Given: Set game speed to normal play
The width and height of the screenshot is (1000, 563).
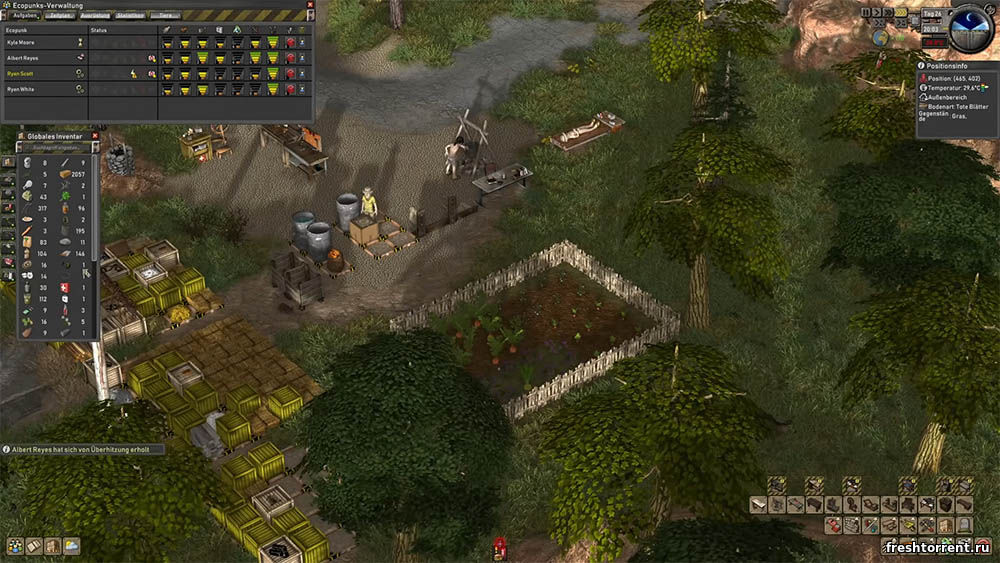Looking at the screenshot, I should click(877, 13).
